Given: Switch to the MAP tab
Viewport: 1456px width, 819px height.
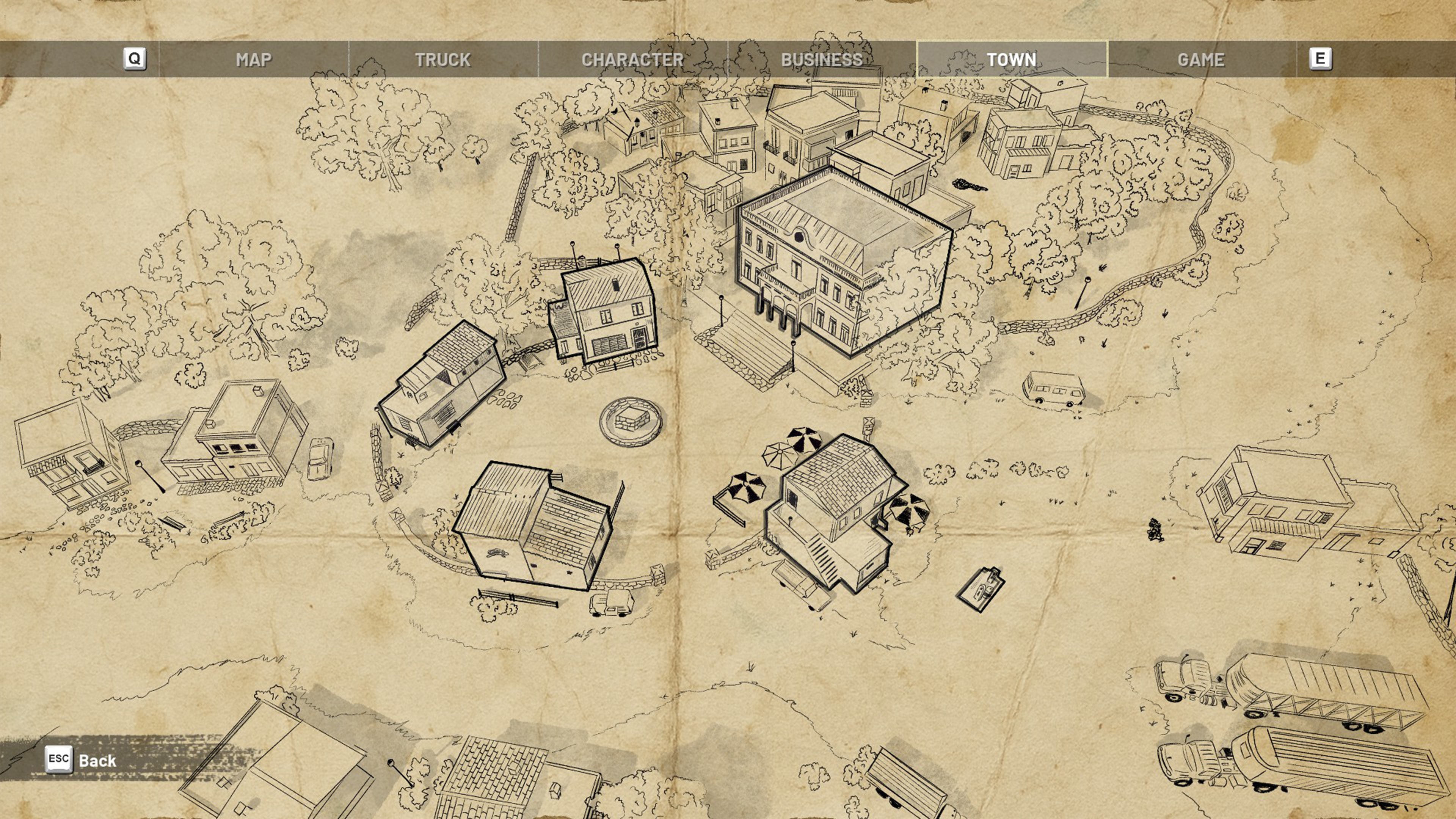Looking at the screenshot, I should click(x=254, y=59).
